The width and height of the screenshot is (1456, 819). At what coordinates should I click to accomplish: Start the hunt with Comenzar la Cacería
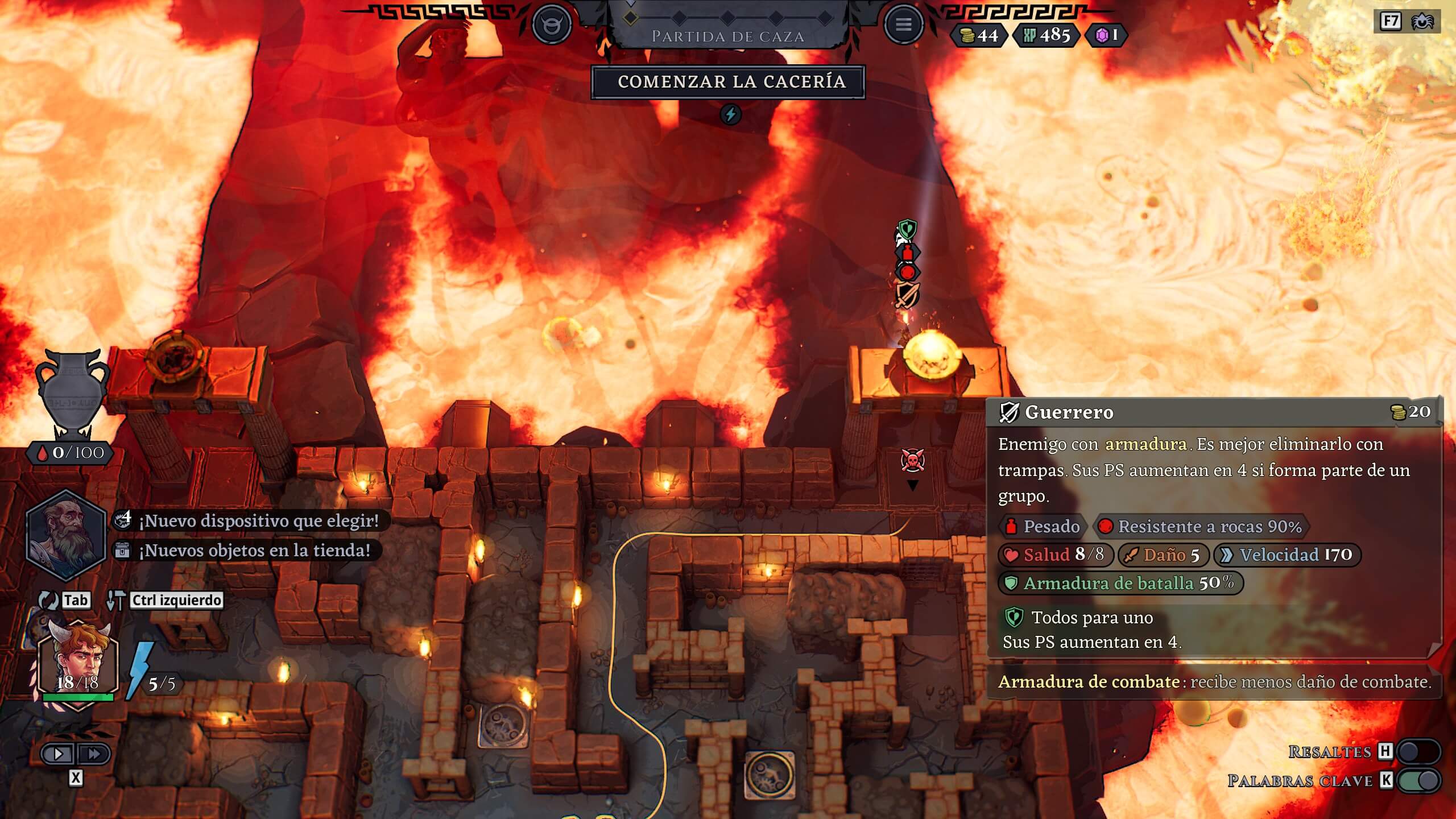coord(728,82)
